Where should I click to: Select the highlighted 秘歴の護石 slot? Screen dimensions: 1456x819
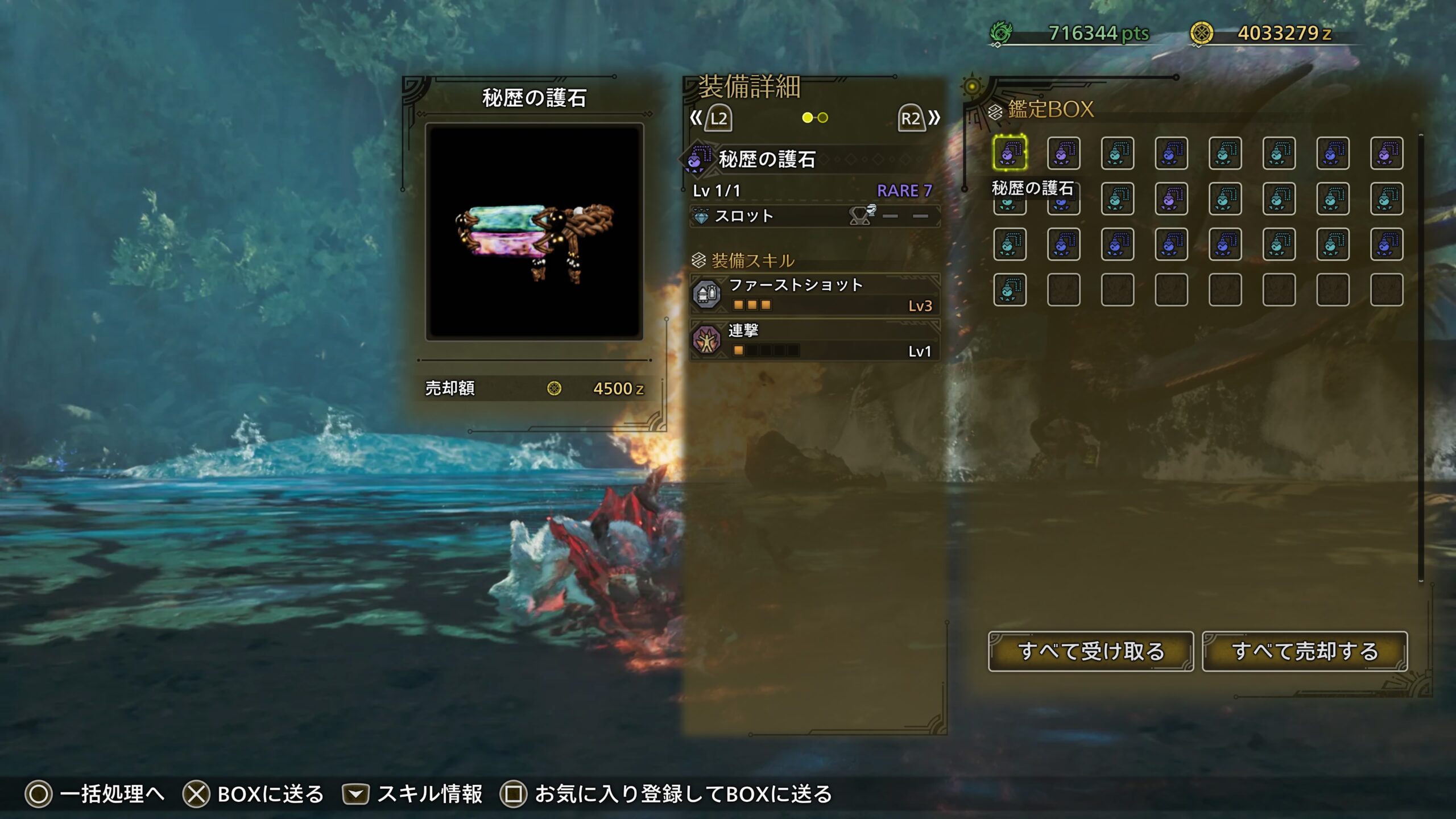[1010, 153]
